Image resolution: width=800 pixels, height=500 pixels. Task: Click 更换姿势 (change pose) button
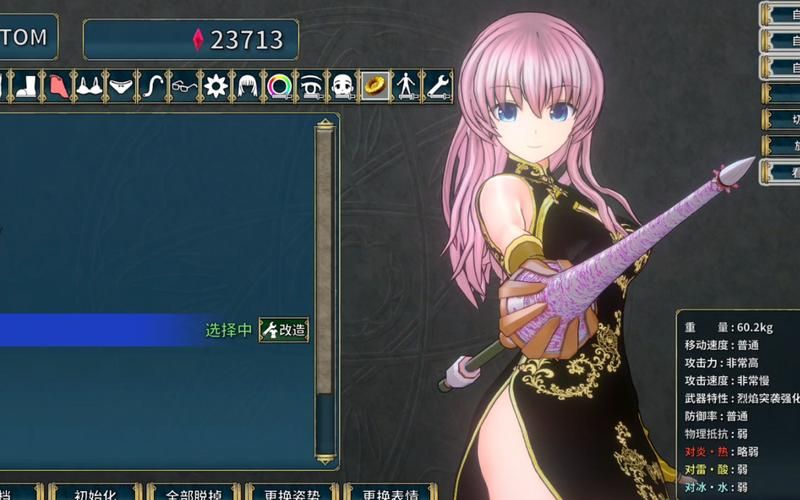click(x=291, y=494)
